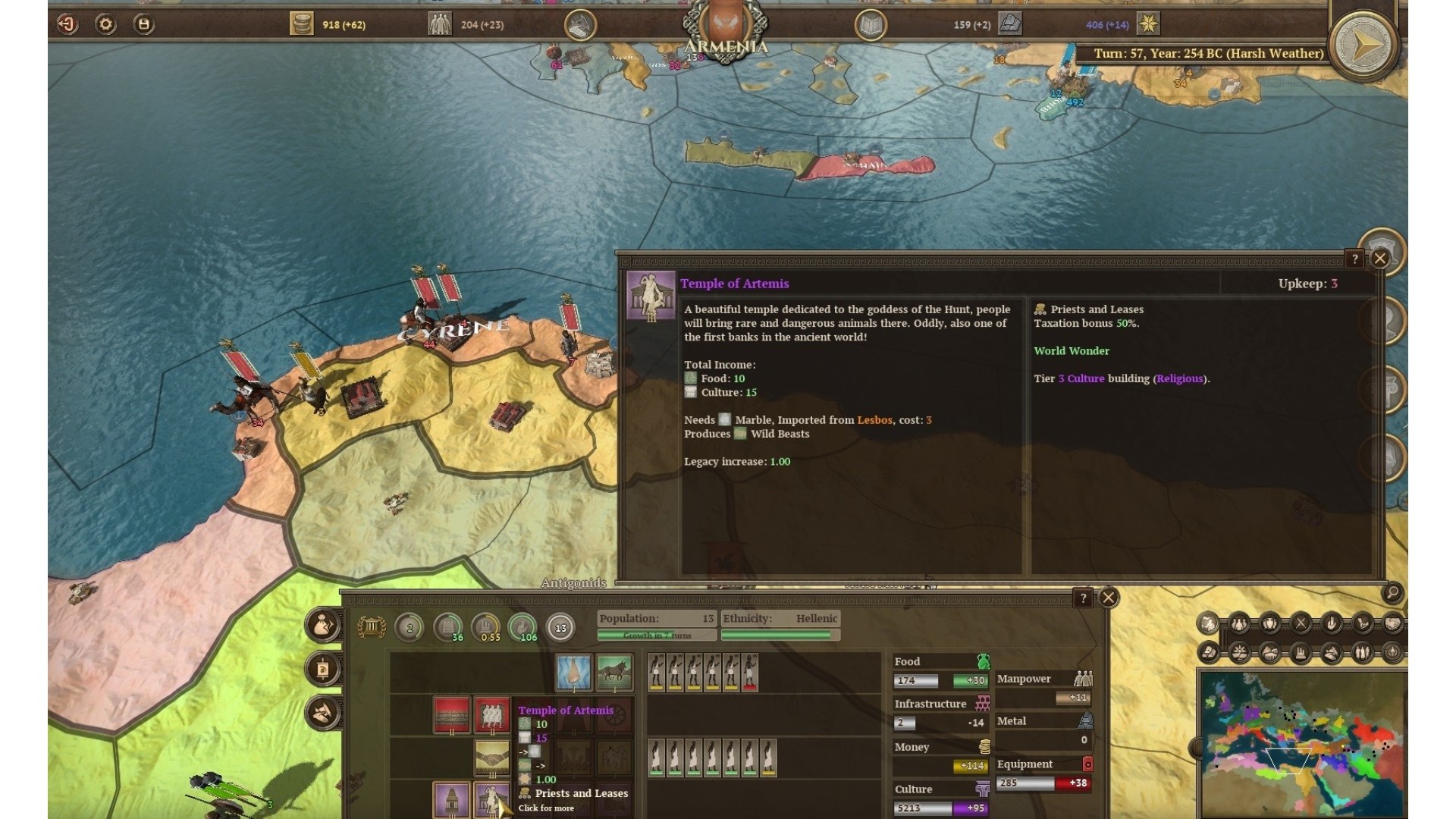
Task: Save the game with the disk icon
Action: (143, 24)
